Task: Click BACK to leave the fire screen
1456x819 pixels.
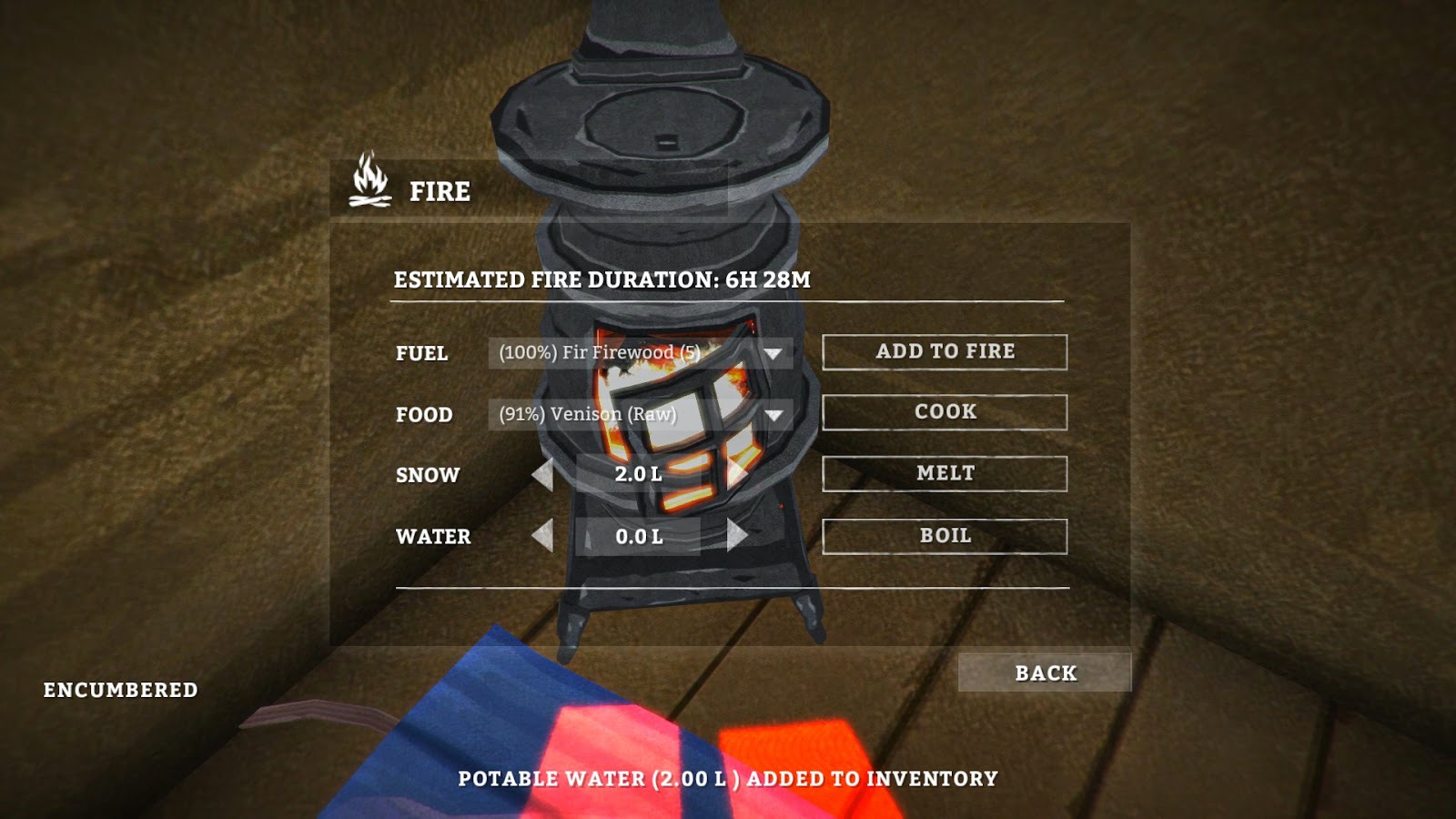Action: (1045, 673)
